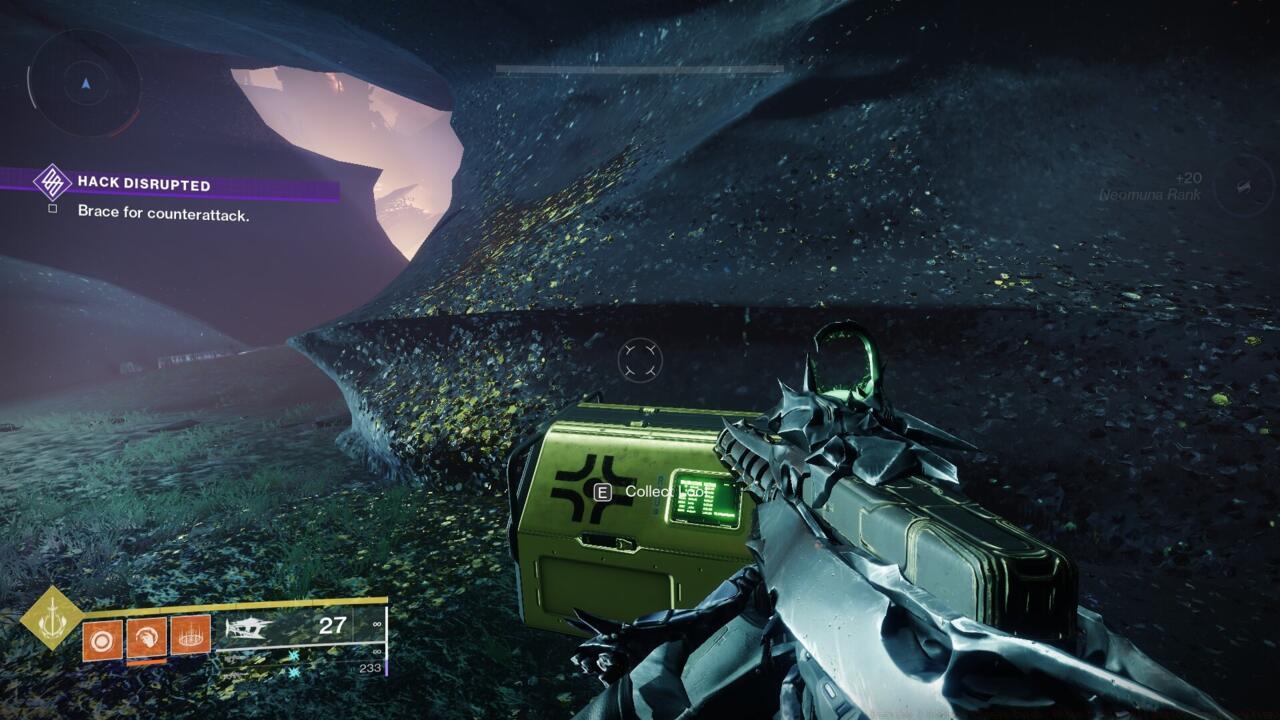Select the Hack Disrupted objective tracker
Screen dimensions: 1280x720
point(144,185)
